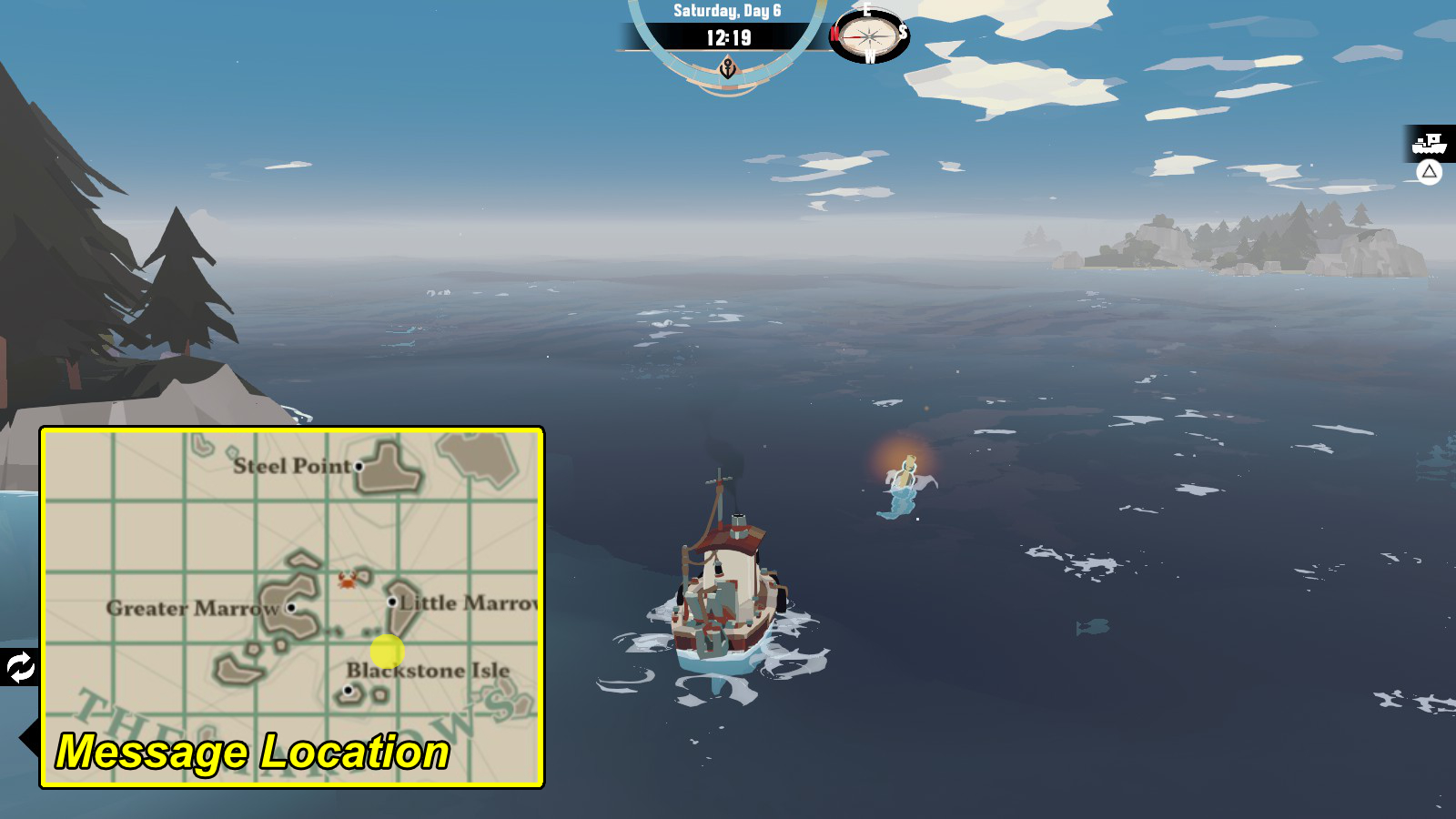The image size is (1456, 819).
Task: Open the compass widget at the top
Action: point(868,38)
